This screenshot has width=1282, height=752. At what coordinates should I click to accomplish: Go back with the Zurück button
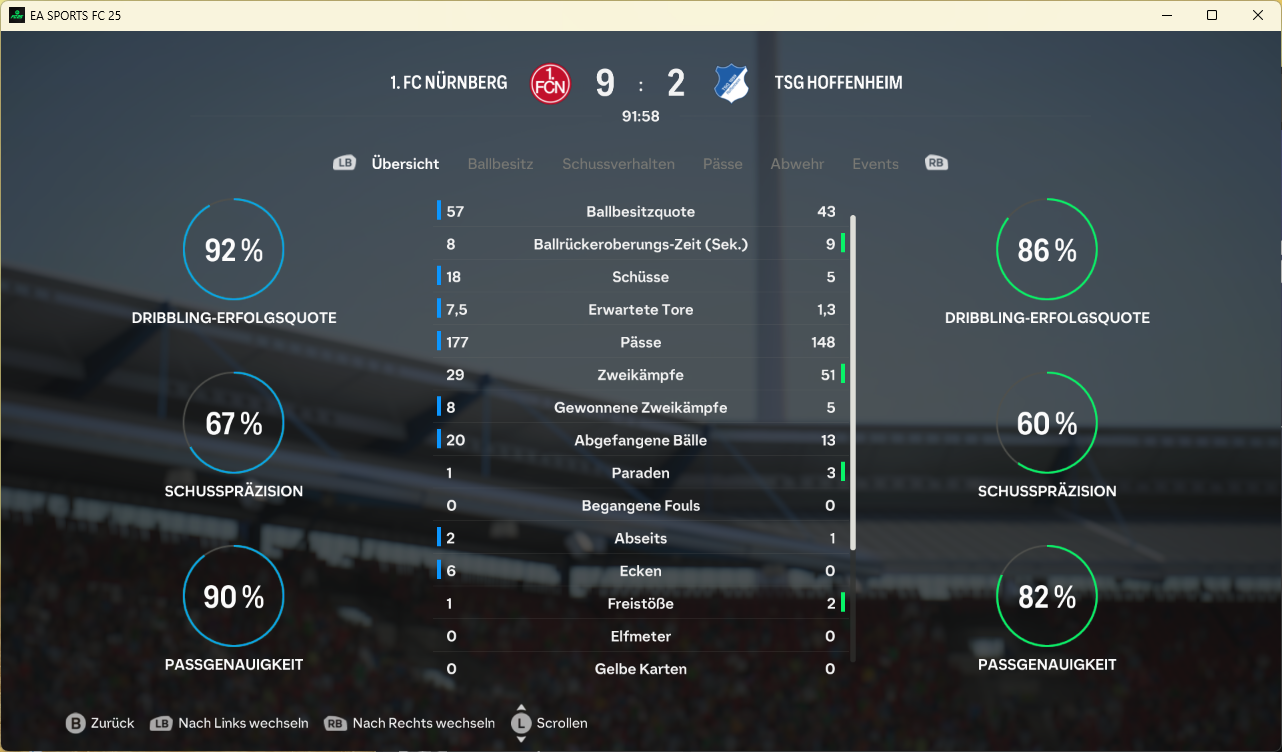point(100,723)
